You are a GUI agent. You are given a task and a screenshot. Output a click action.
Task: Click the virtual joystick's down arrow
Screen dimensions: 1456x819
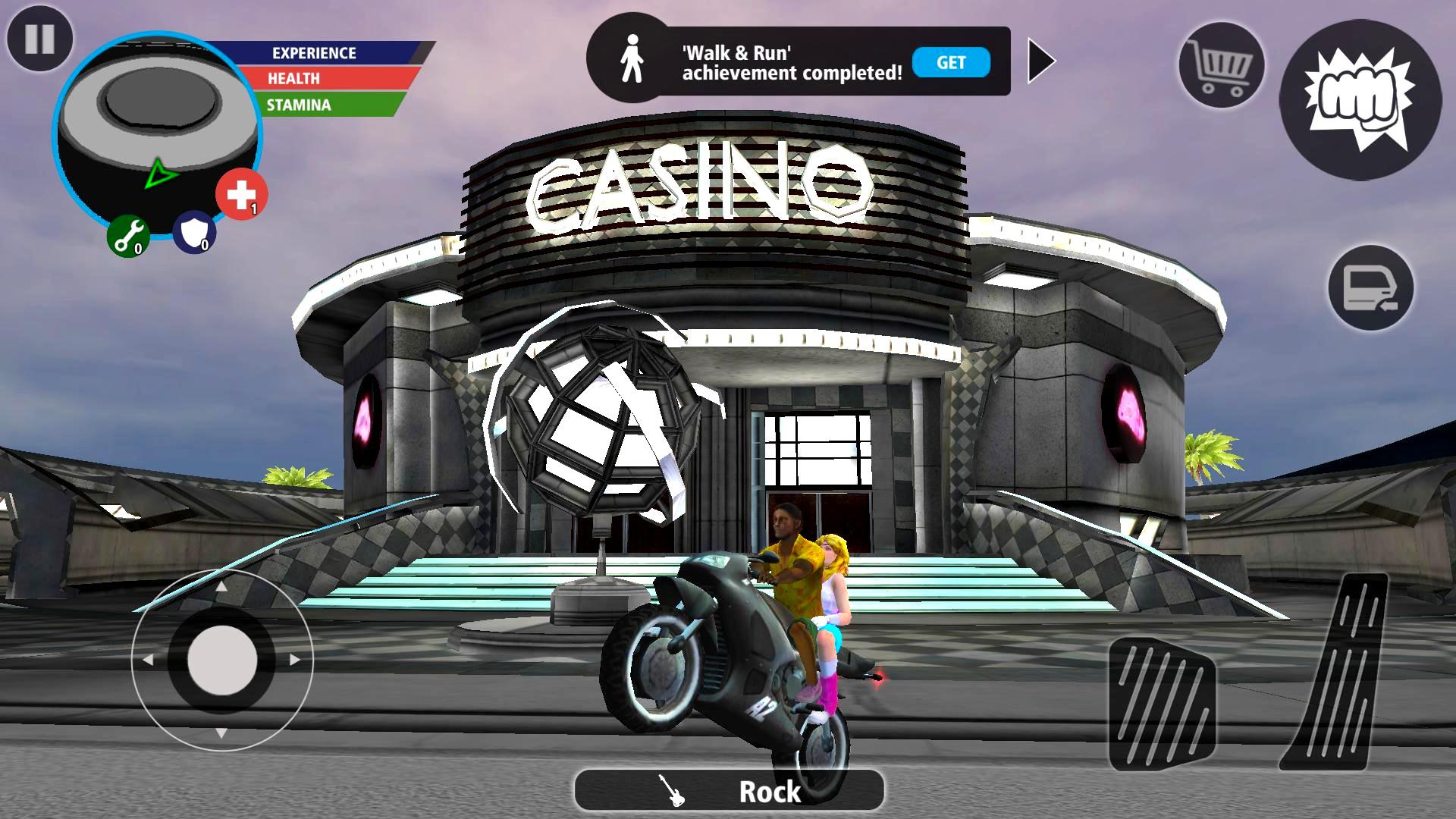click(221, 733)
